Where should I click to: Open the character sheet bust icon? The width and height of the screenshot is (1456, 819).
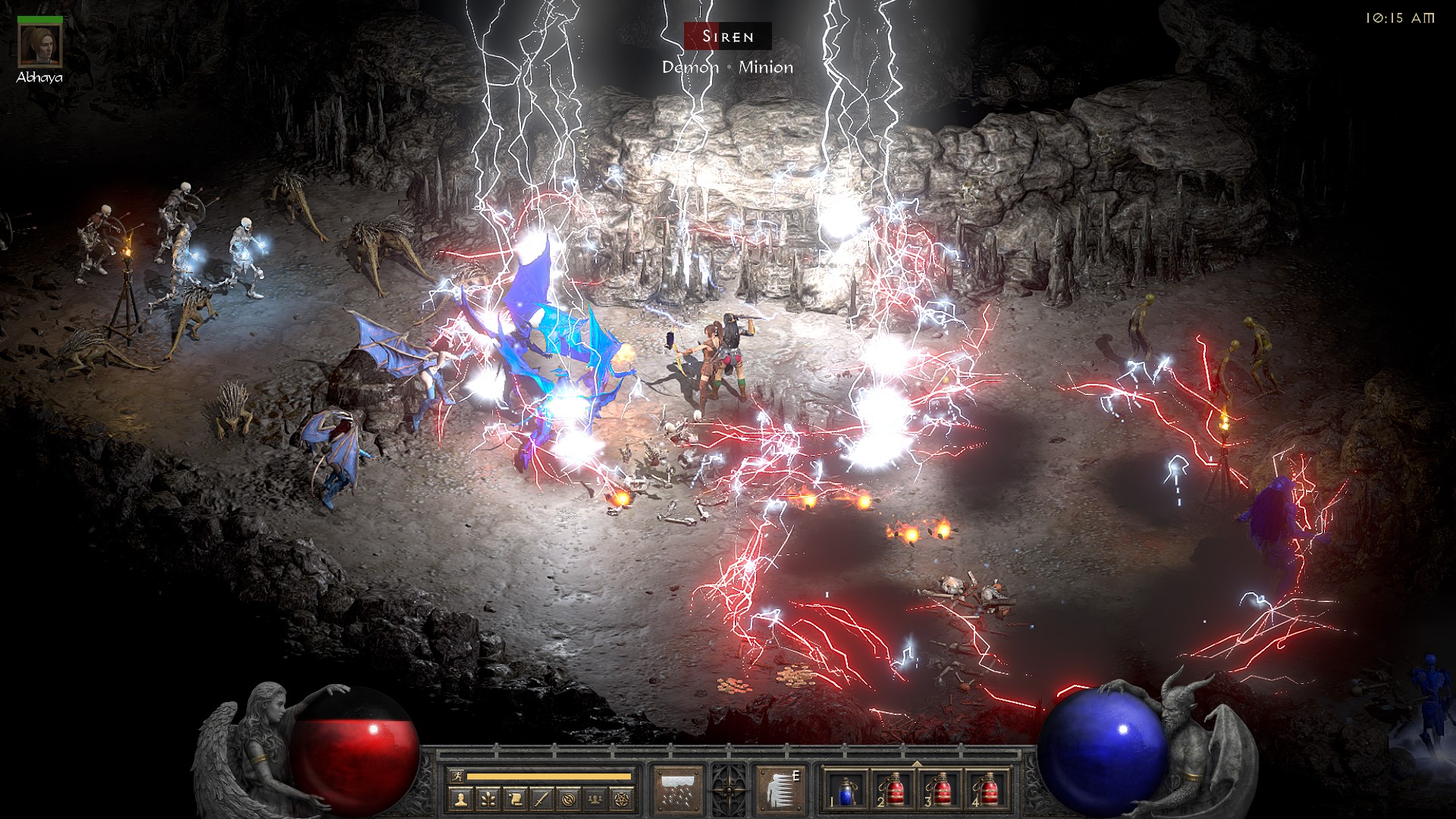[460, 798]
